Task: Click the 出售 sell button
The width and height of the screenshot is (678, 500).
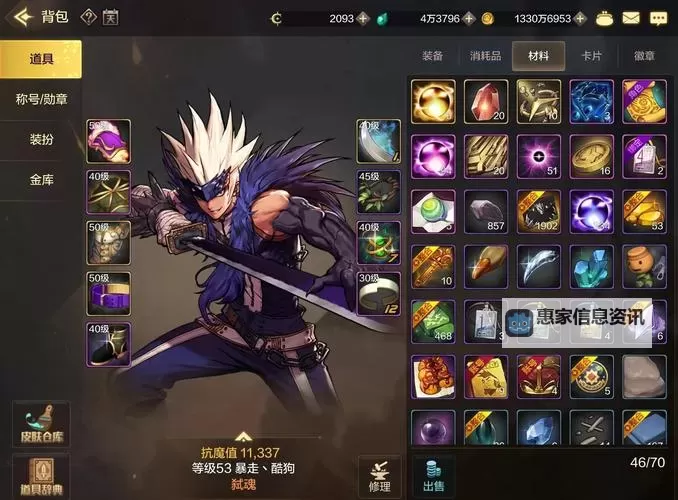Action: tap(433, 474)
